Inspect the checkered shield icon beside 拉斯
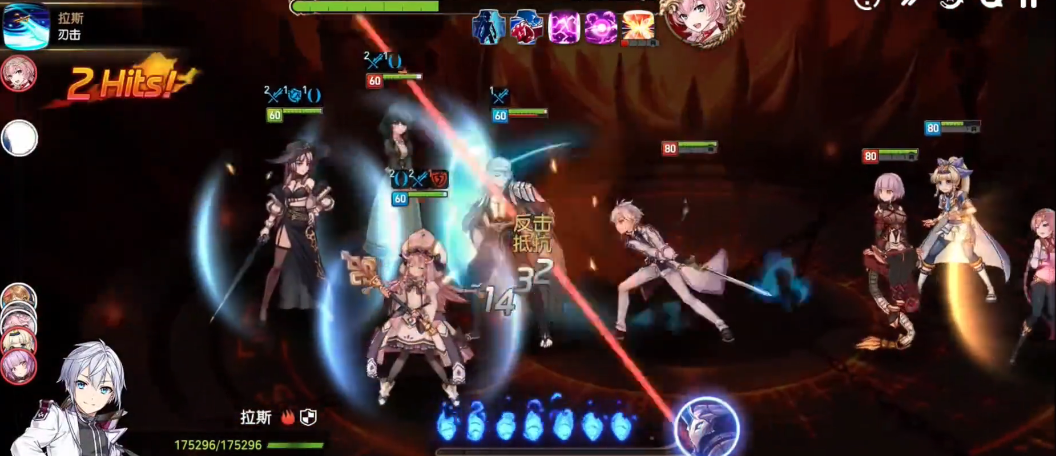The width and height of the screenshot is (1056, 456). click(x=308, y=416)
